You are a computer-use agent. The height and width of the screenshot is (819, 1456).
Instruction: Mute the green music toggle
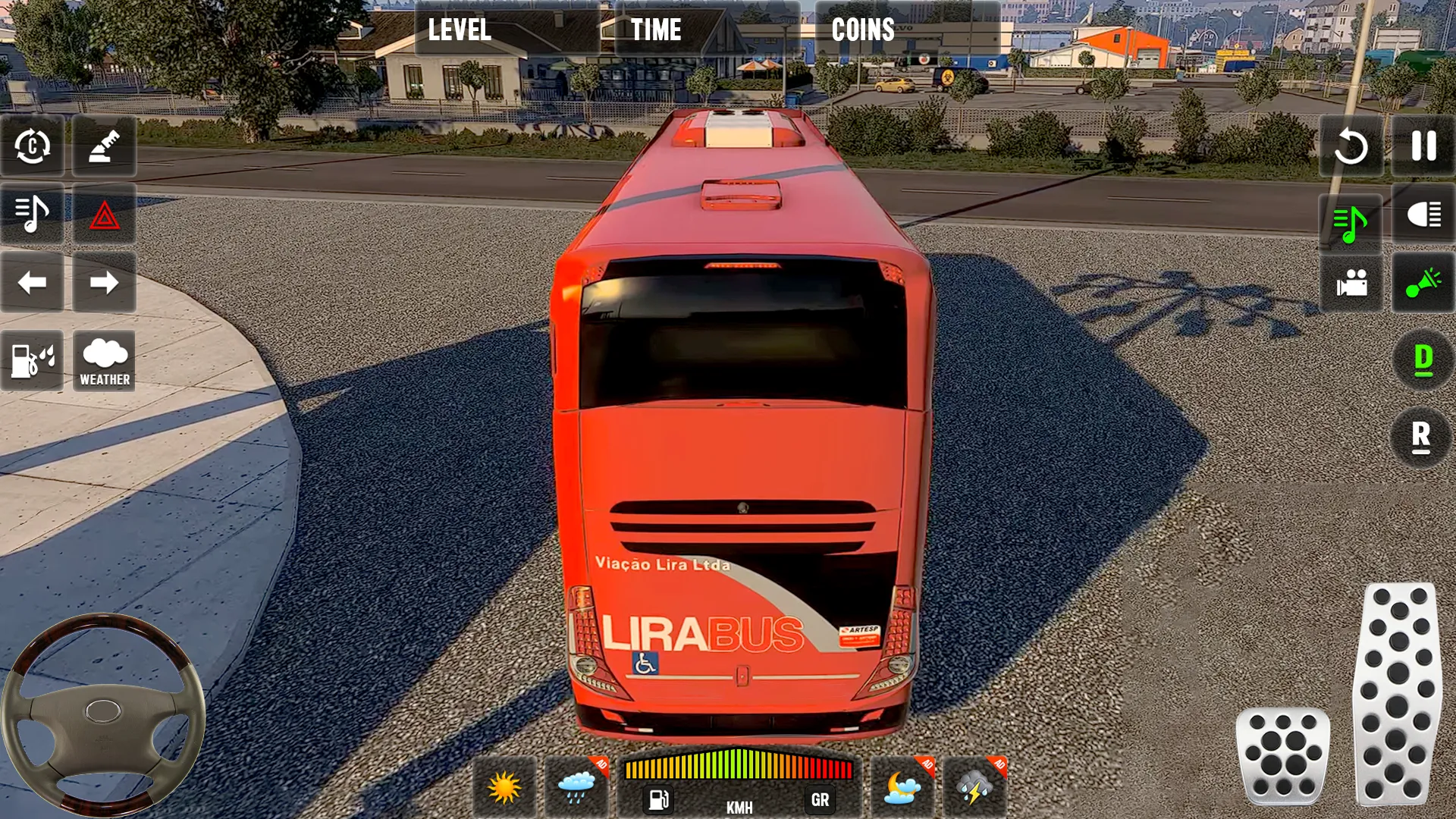point(1351,221)
